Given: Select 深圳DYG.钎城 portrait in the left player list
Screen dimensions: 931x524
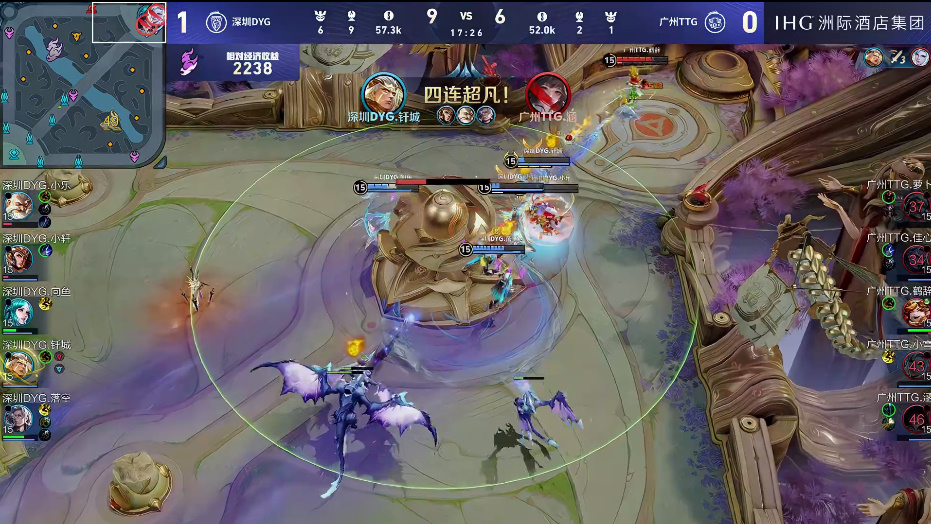Looking at the screenshot, I should click(19, 366).
